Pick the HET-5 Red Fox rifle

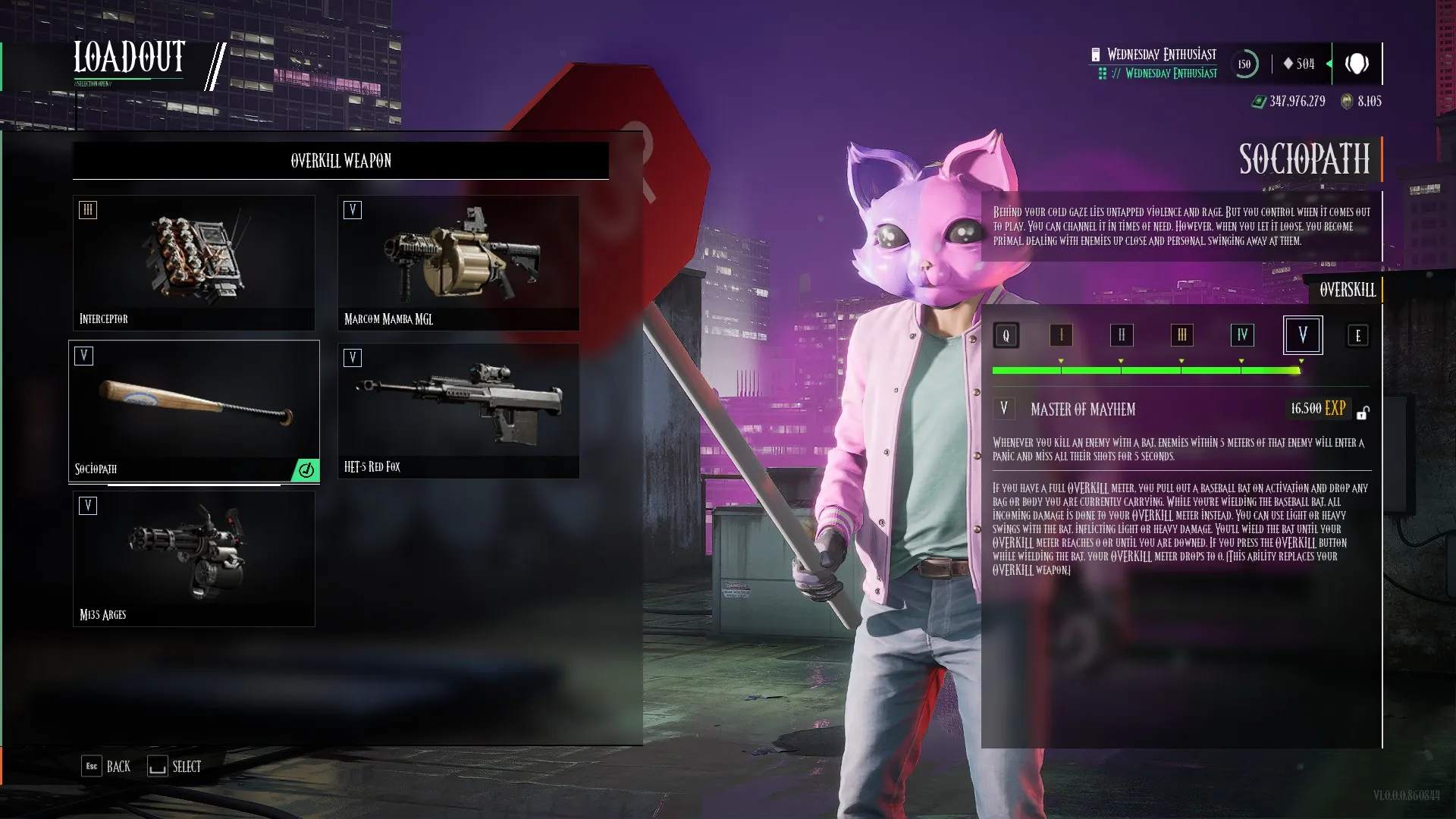click(x=458, y=410)
